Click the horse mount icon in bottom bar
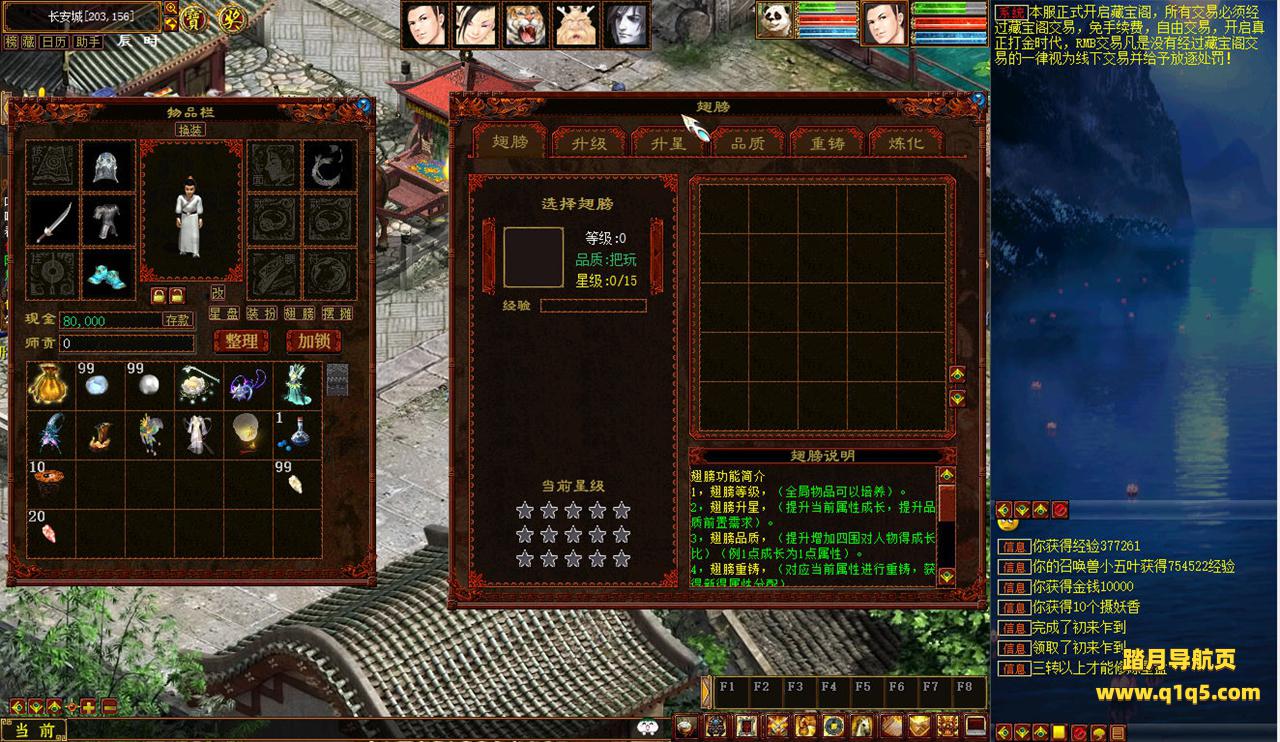Image resolution: width=1280 pixels, height=742 pixels. 862,726
